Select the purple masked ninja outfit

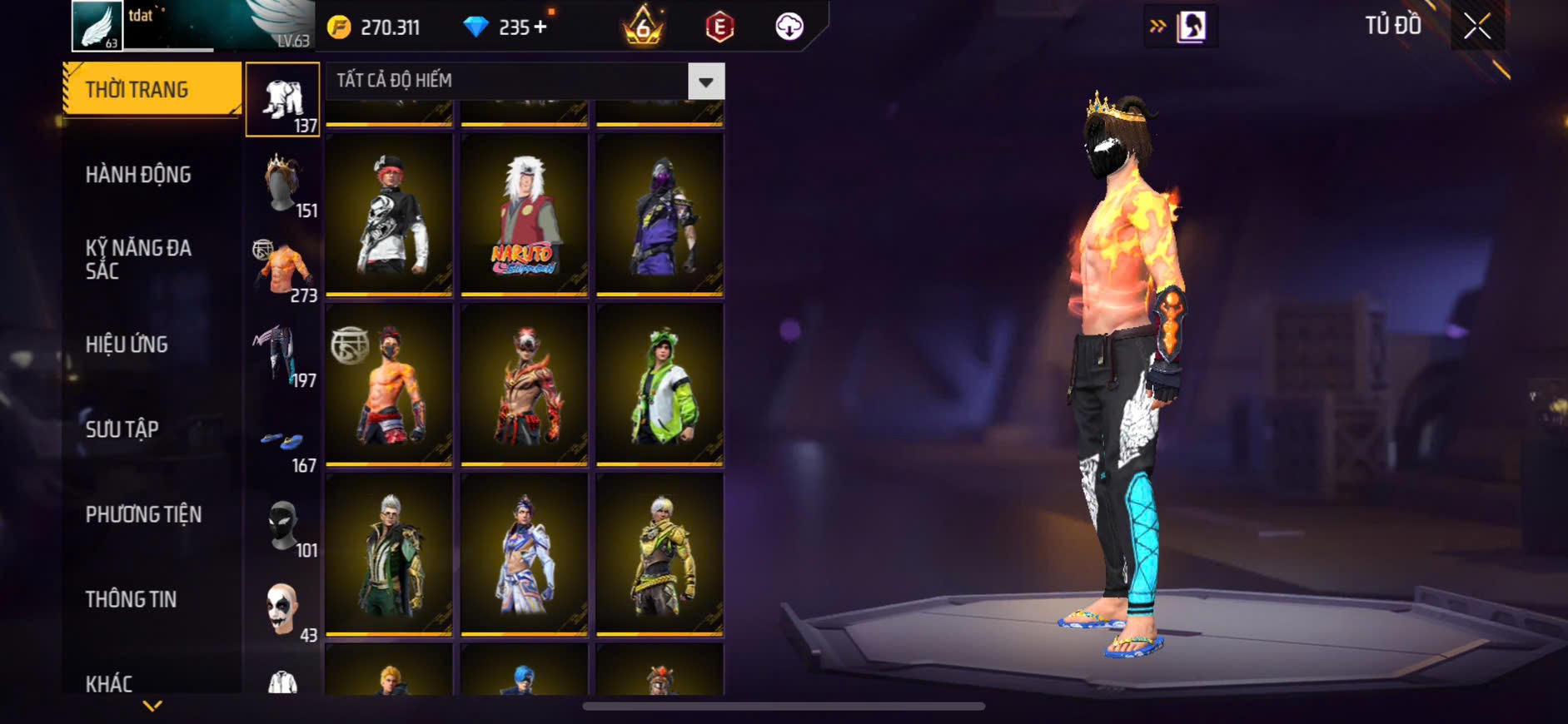(660, 215)
